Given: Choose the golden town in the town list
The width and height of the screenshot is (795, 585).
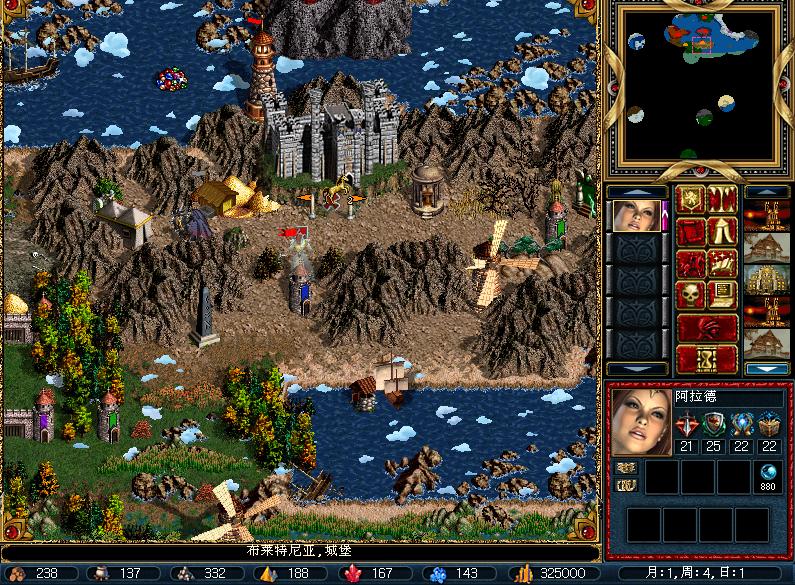Looking at the screenshot, I should pos(767,280).
